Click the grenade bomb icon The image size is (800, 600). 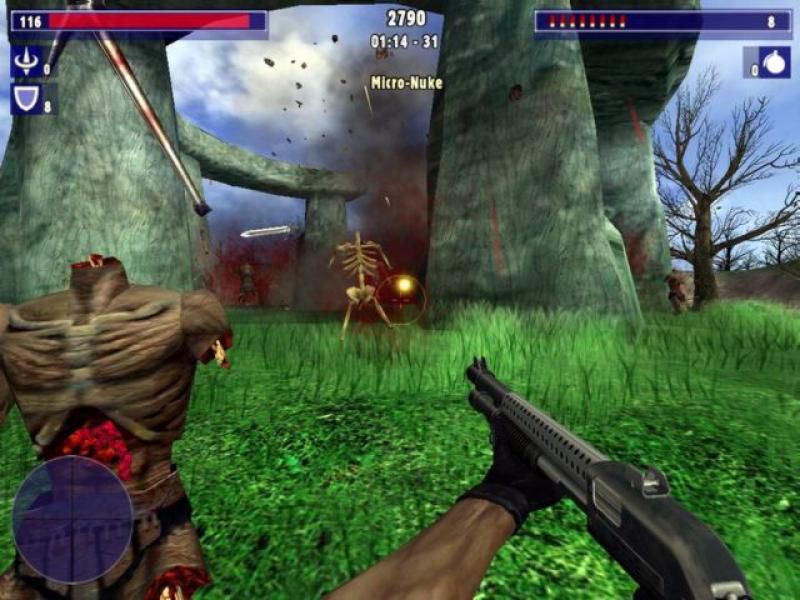tap(774, 63)
